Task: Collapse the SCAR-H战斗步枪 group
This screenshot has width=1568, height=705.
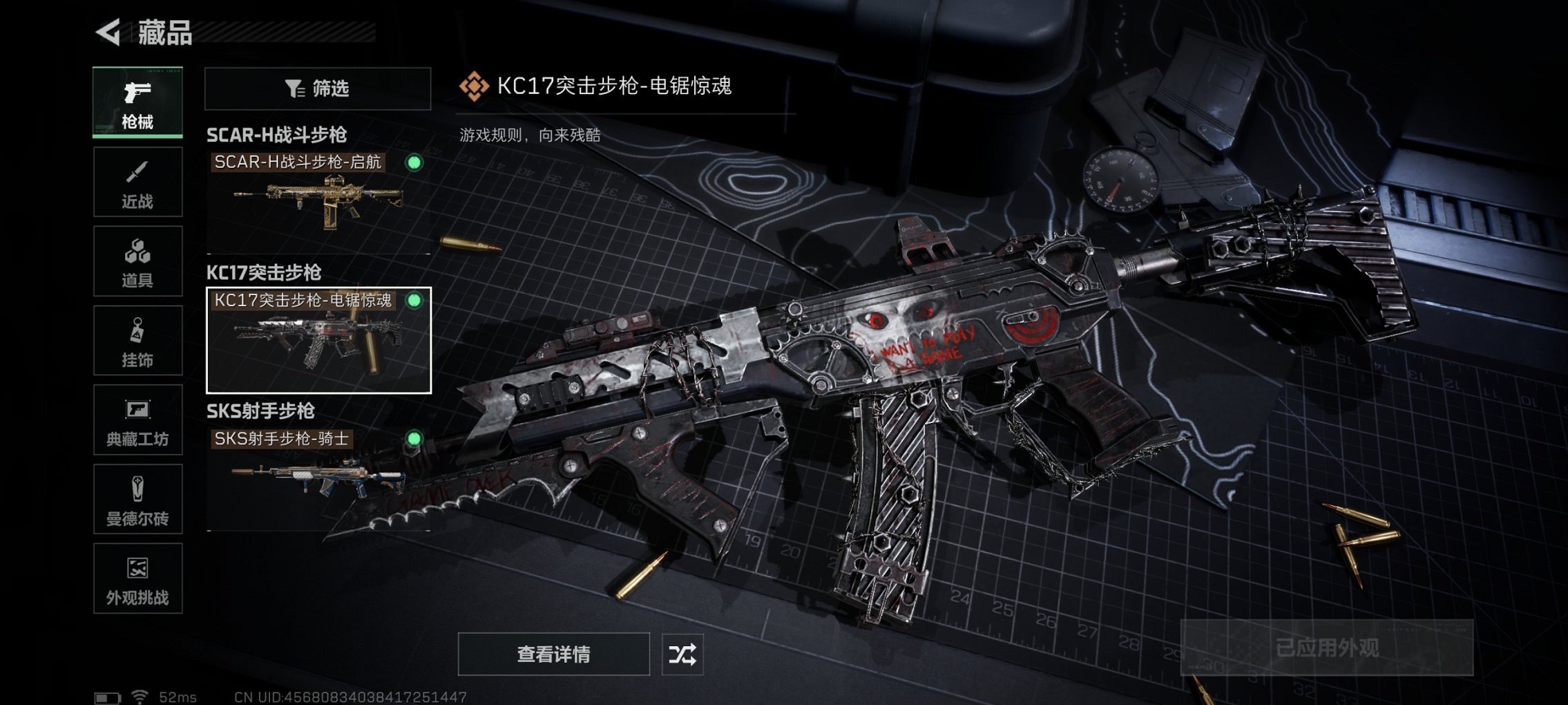Action: (x=278, y=134)
